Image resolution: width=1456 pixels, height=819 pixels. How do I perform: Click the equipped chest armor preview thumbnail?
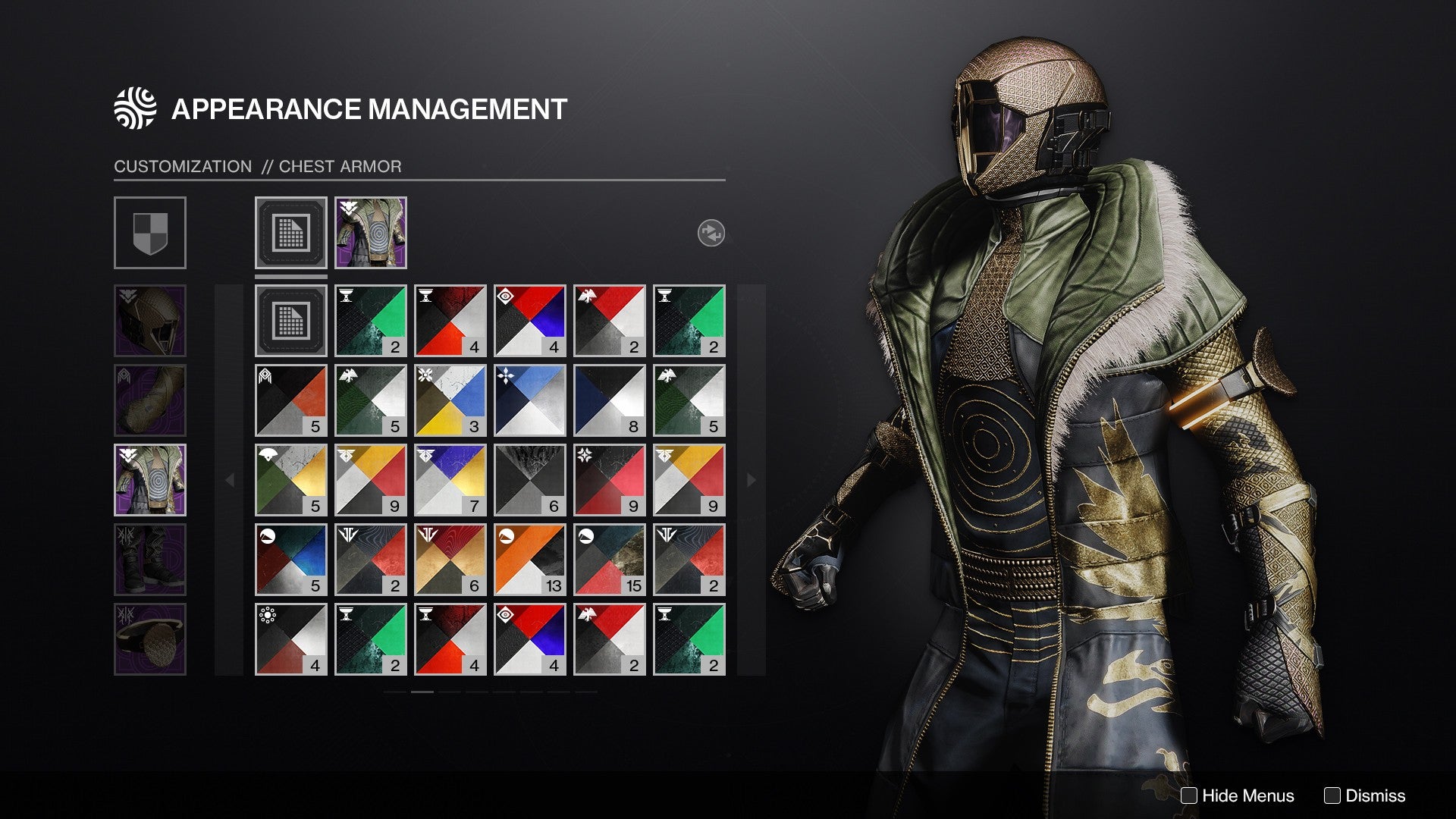(369, 233)
